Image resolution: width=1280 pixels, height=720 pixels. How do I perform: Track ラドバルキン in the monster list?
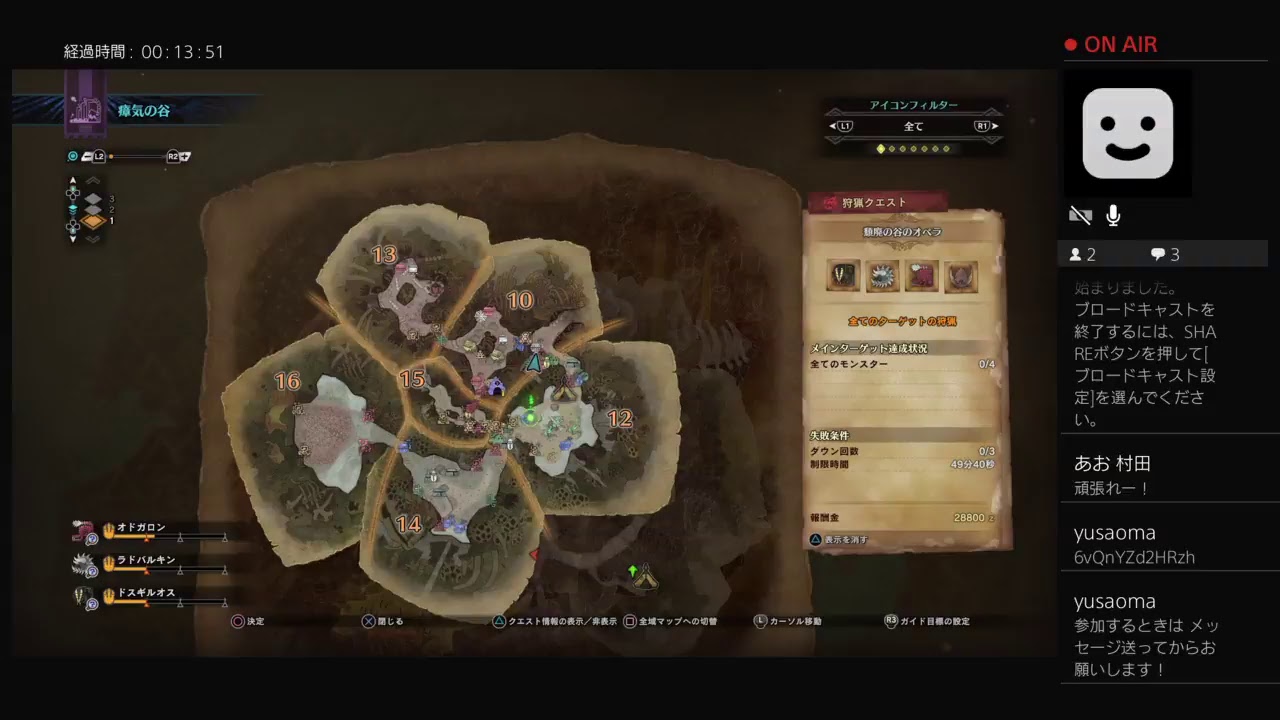(x=145, y=560)
